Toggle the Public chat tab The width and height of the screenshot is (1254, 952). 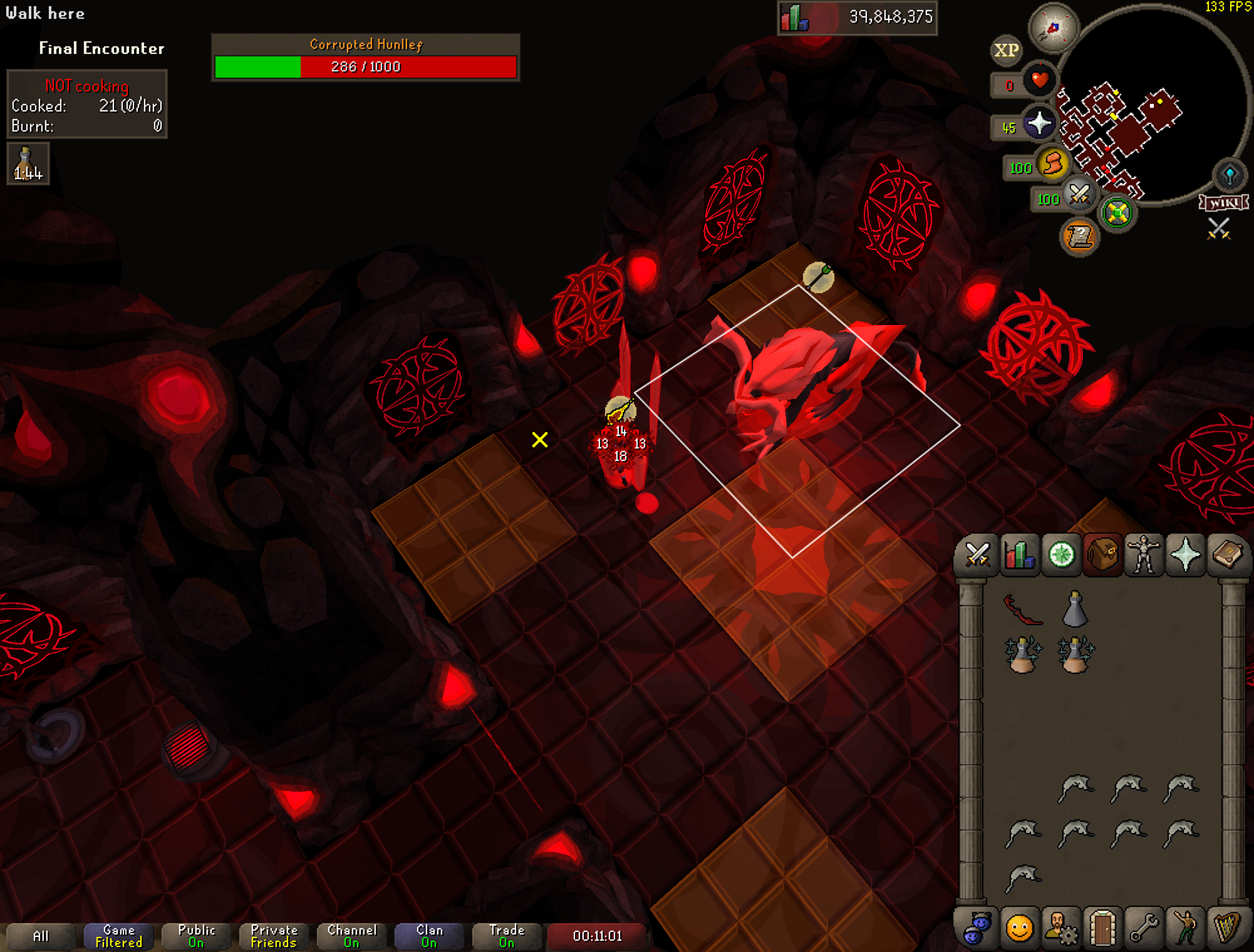[196, 936]
